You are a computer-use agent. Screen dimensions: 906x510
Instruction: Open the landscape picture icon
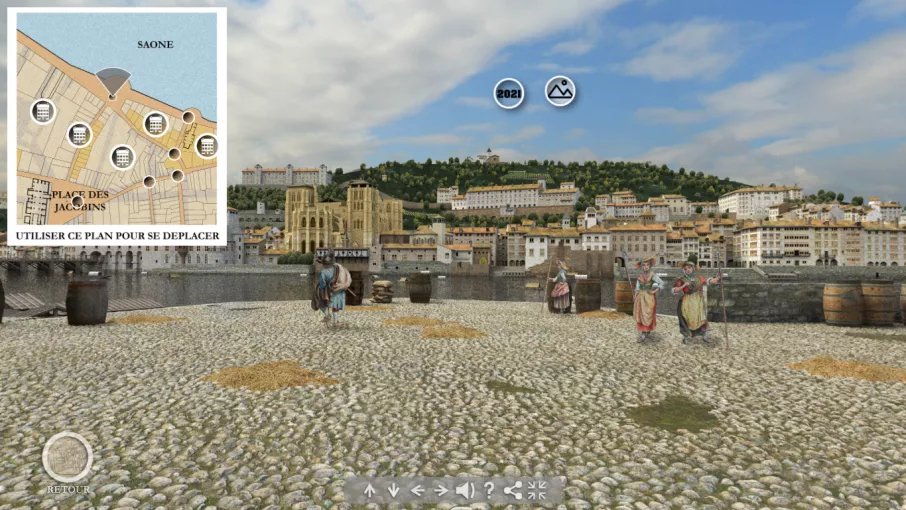click(x=560, y=91)
